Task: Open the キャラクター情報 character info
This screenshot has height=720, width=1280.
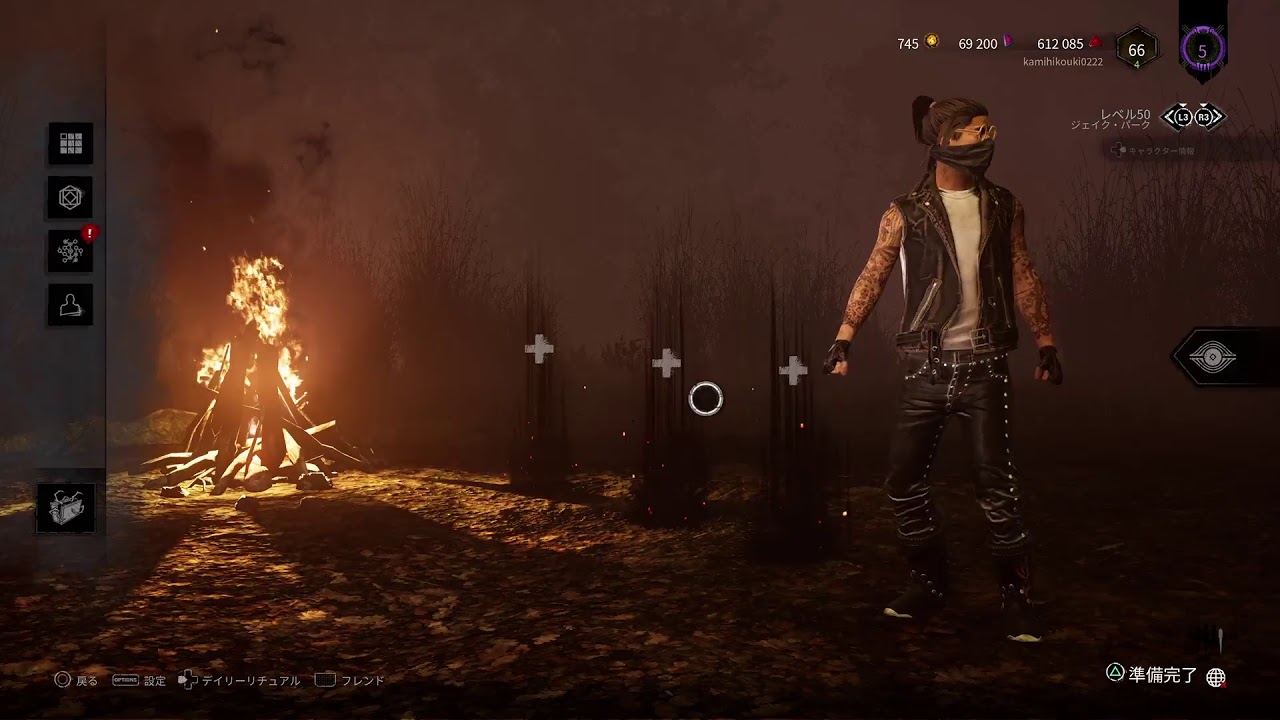Action: (1160, 151)
